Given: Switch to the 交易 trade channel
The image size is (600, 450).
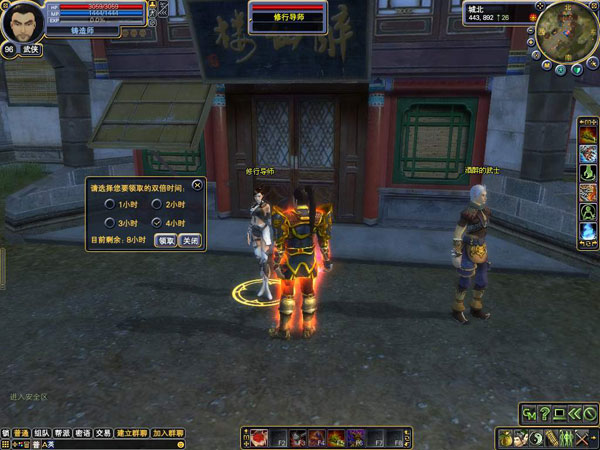Looking at the screenshot, I should point(103,433).
